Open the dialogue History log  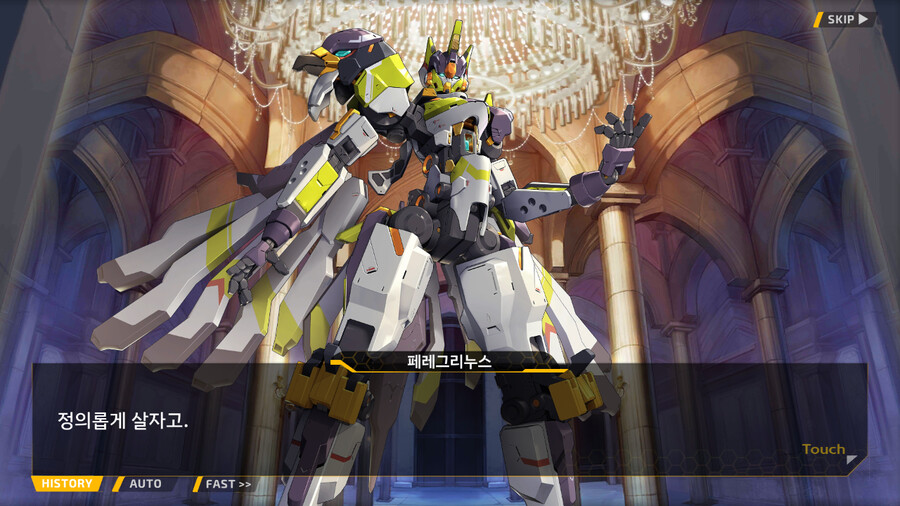(67, 484)
